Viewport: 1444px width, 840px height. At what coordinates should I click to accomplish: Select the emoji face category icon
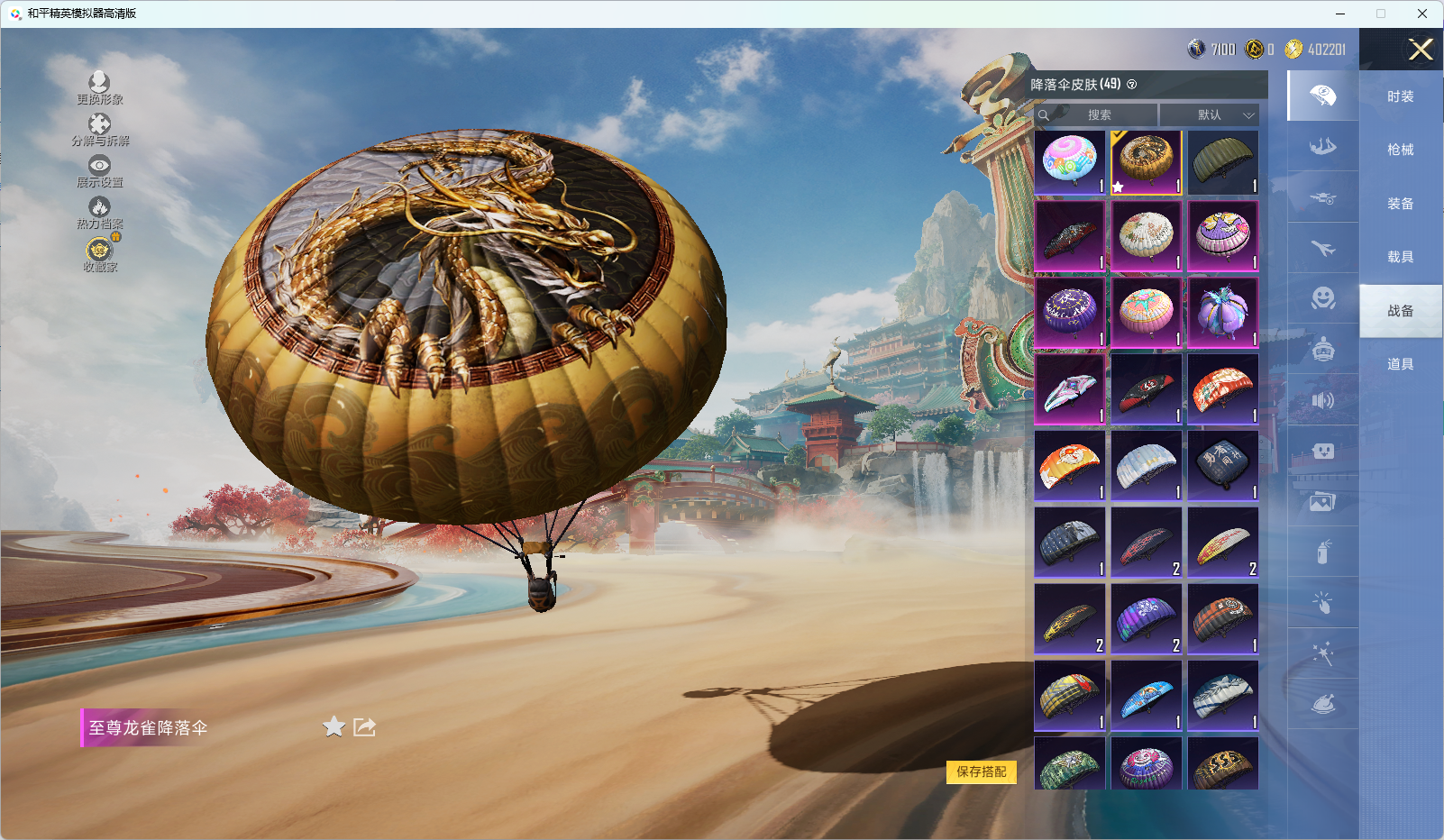[1322, 298]
